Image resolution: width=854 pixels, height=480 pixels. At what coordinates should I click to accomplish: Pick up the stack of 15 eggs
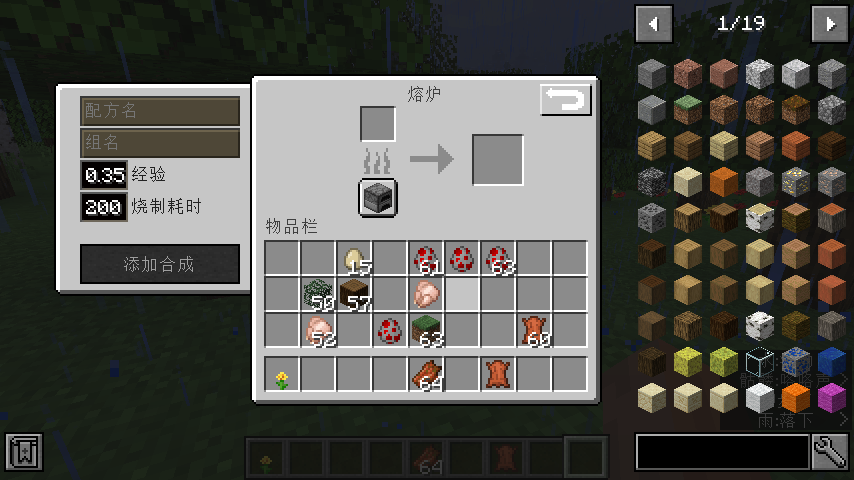click(x=354, y=259)
